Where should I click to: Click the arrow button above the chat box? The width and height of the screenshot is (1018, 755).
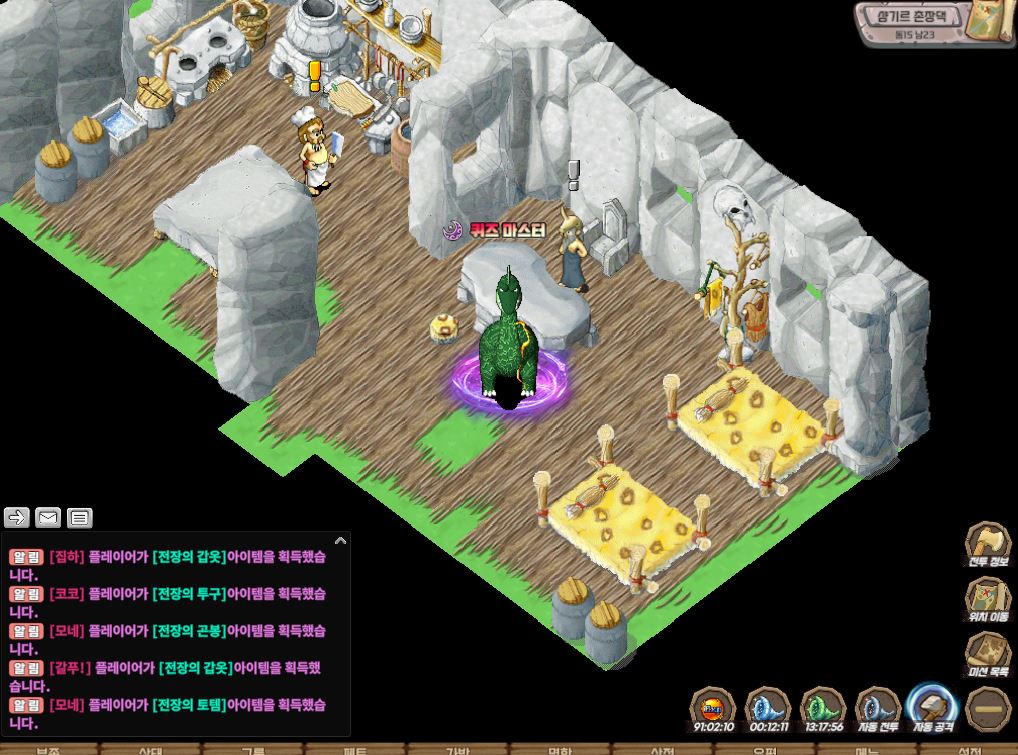17,517
